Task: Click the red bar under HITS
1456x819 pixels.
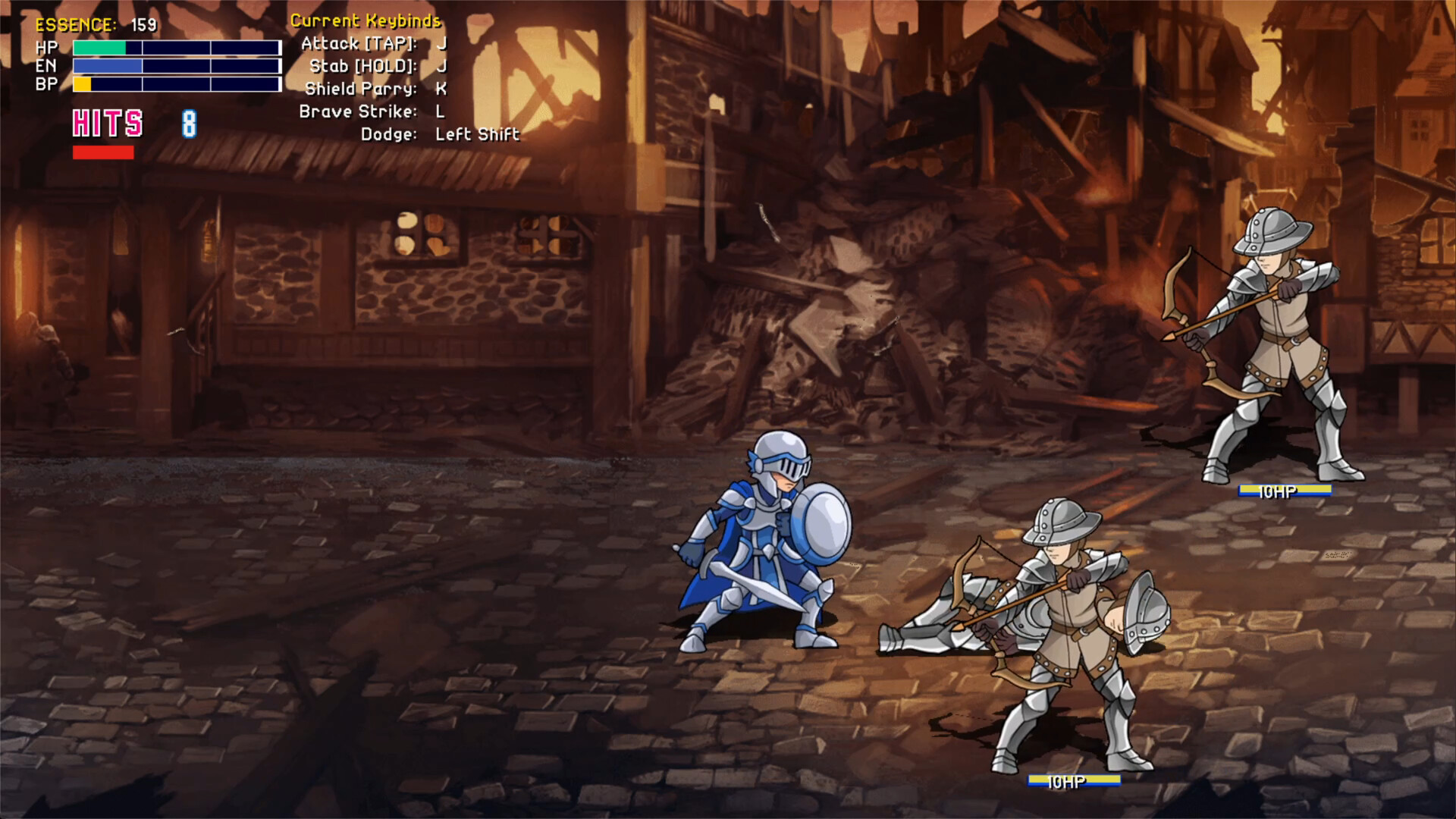Action: pyautogui.click(x=102, y=153)
